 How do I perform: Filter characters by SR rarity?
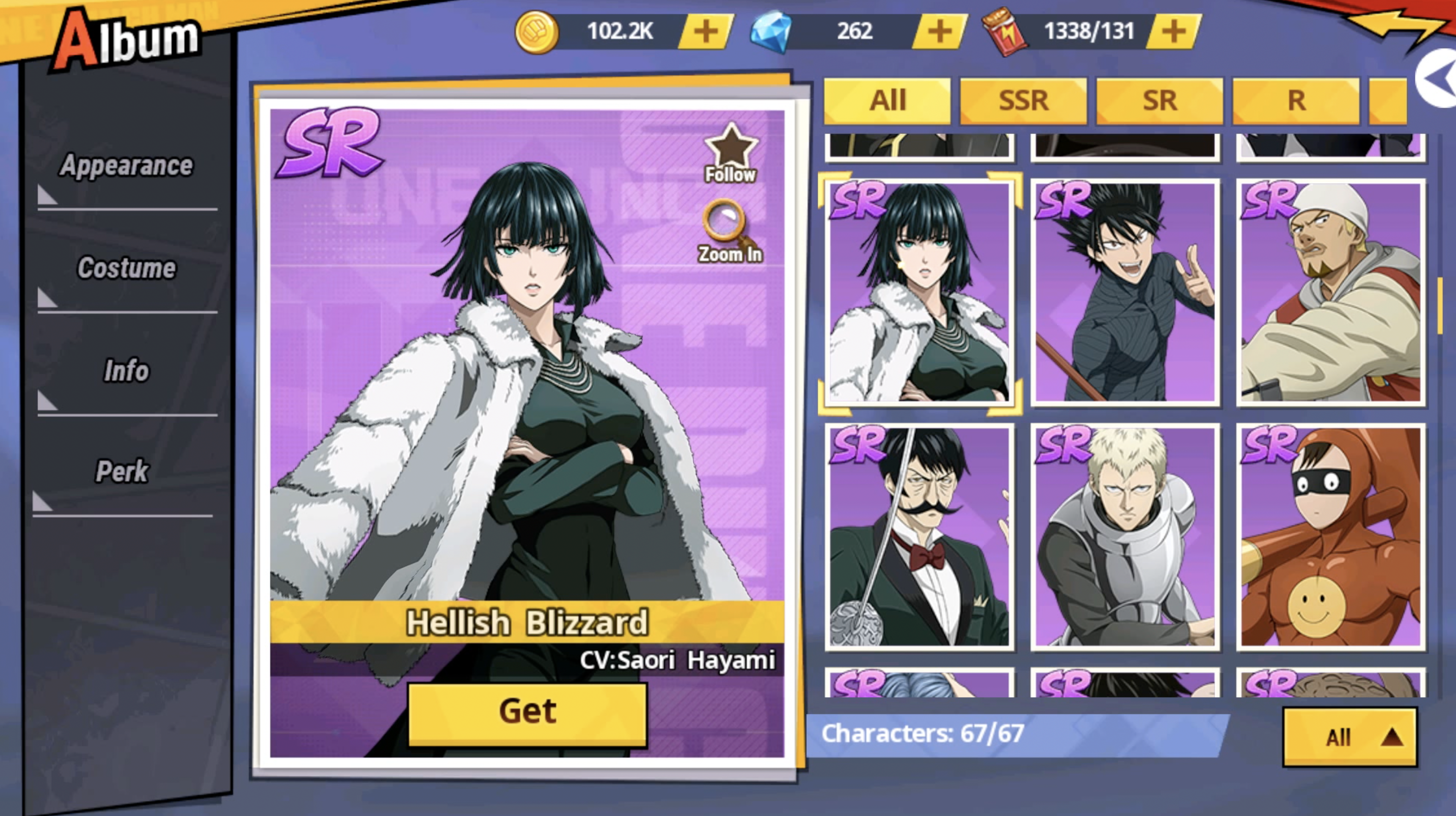(x=1159, y=101)
